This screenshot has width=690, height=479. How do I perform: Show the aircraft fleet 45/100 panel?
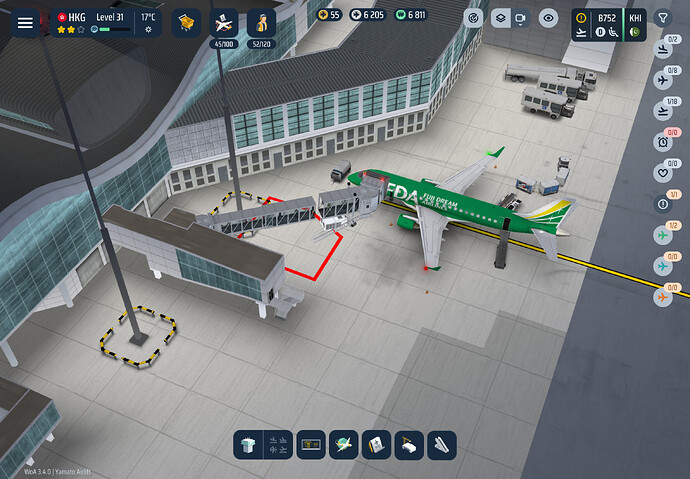[x=225, y=24]
